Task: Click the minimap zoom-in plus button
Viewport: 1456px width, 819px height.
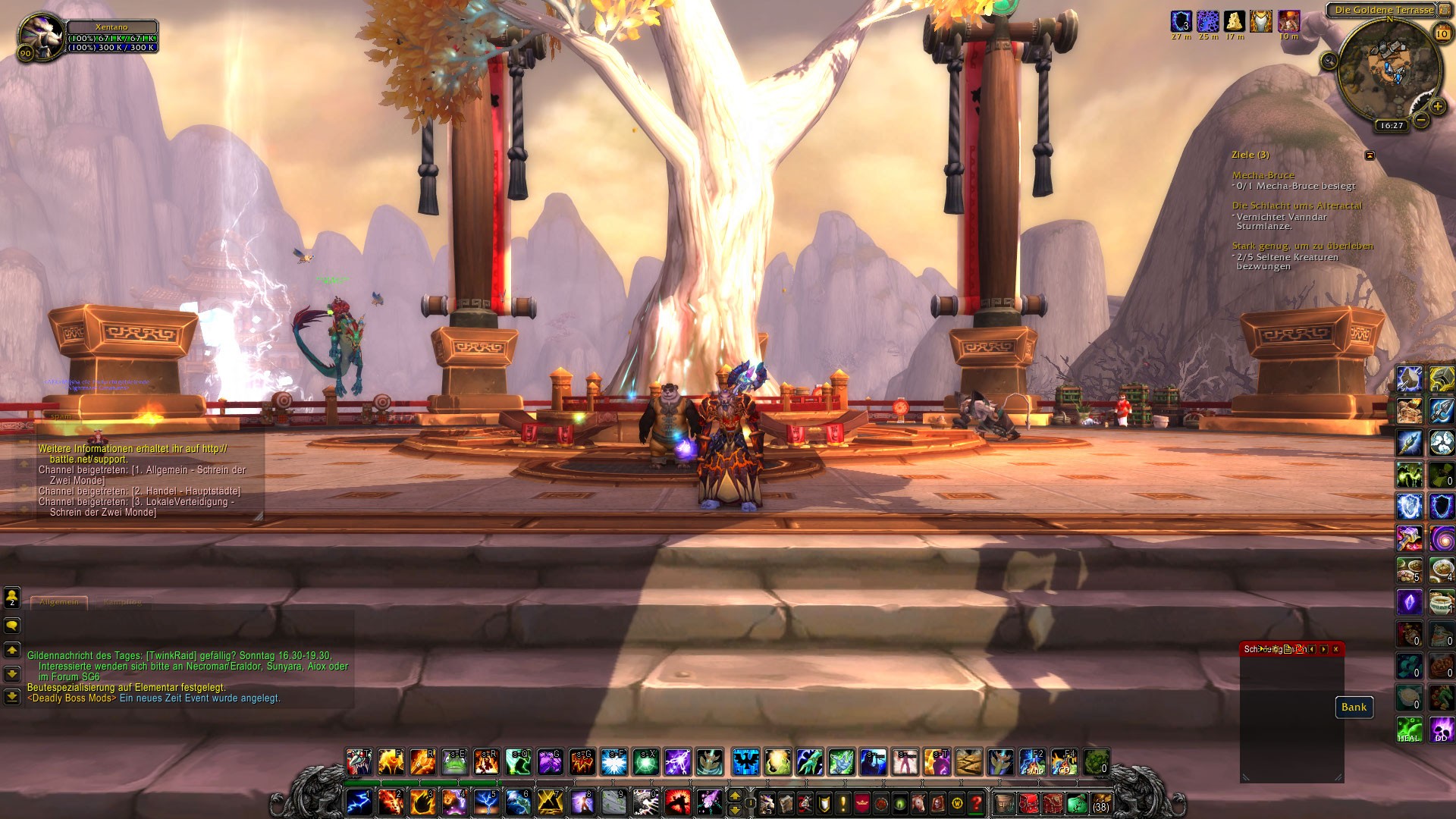Action: pyautogui.click(x=1437, y=106)
